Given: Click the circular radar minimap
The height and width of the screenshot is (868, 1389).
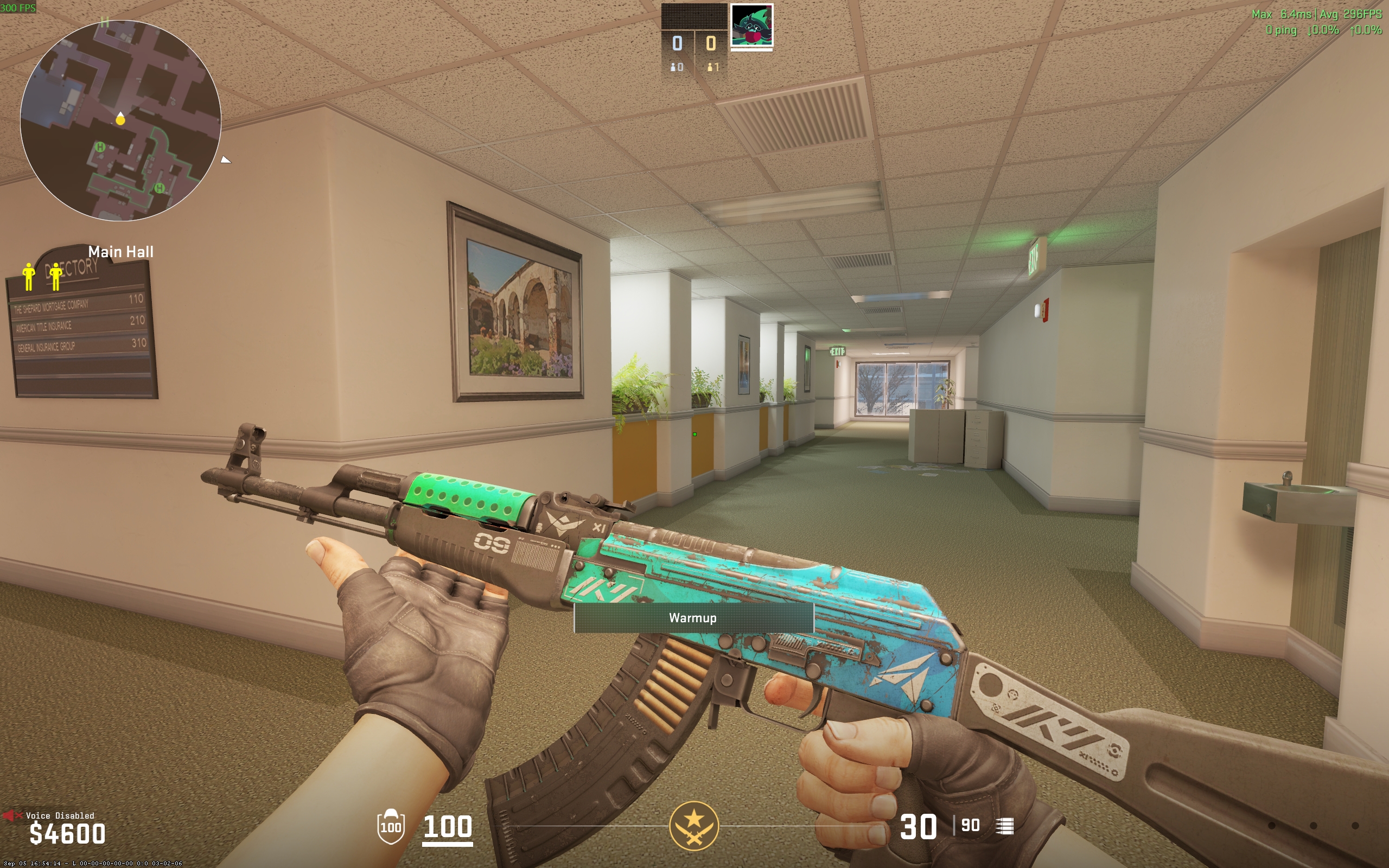Looking at the screenshot, I should (120, 120).
